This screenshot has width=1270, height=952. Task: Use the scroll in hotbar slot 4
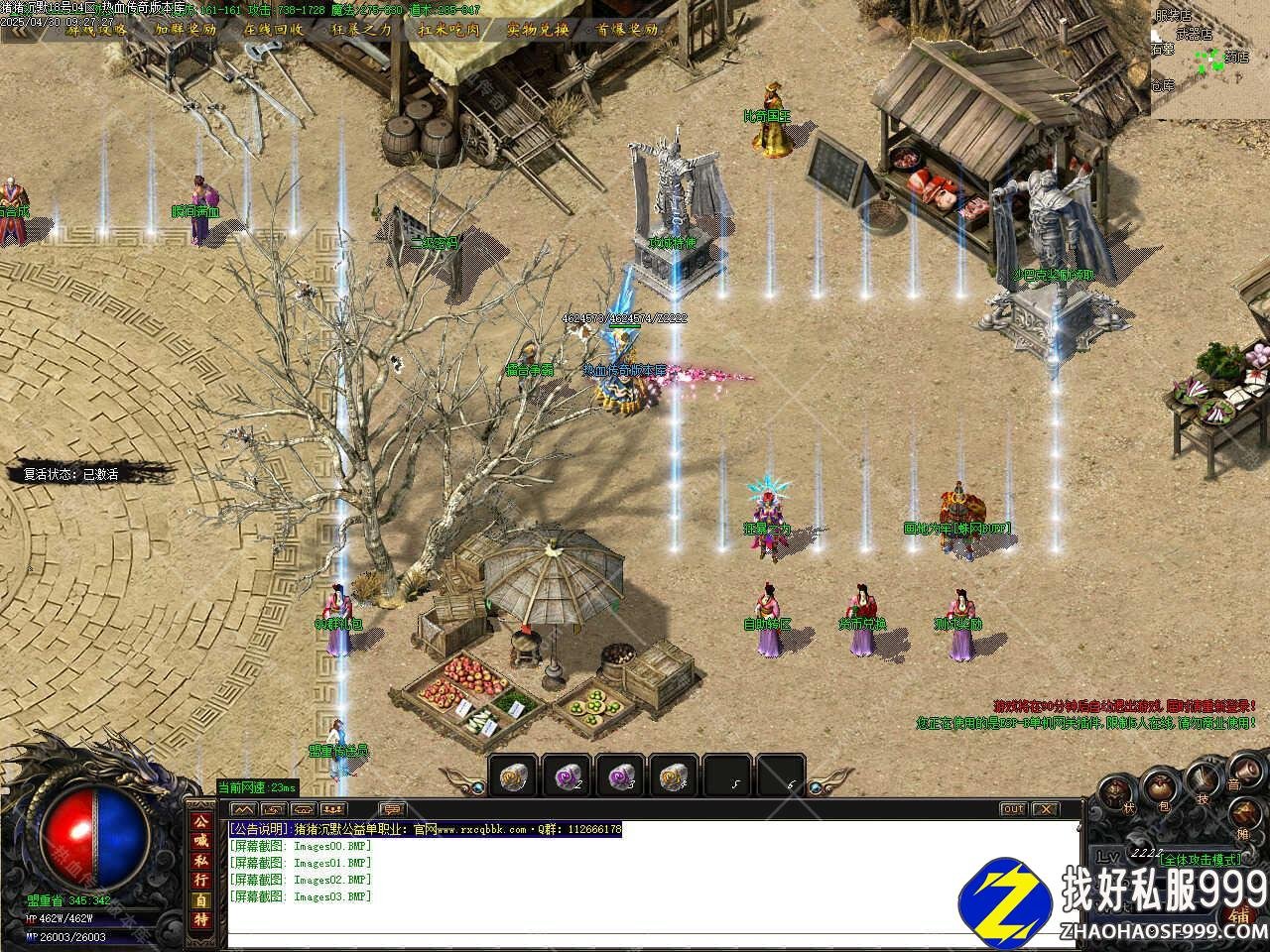(x=675, y=775)
